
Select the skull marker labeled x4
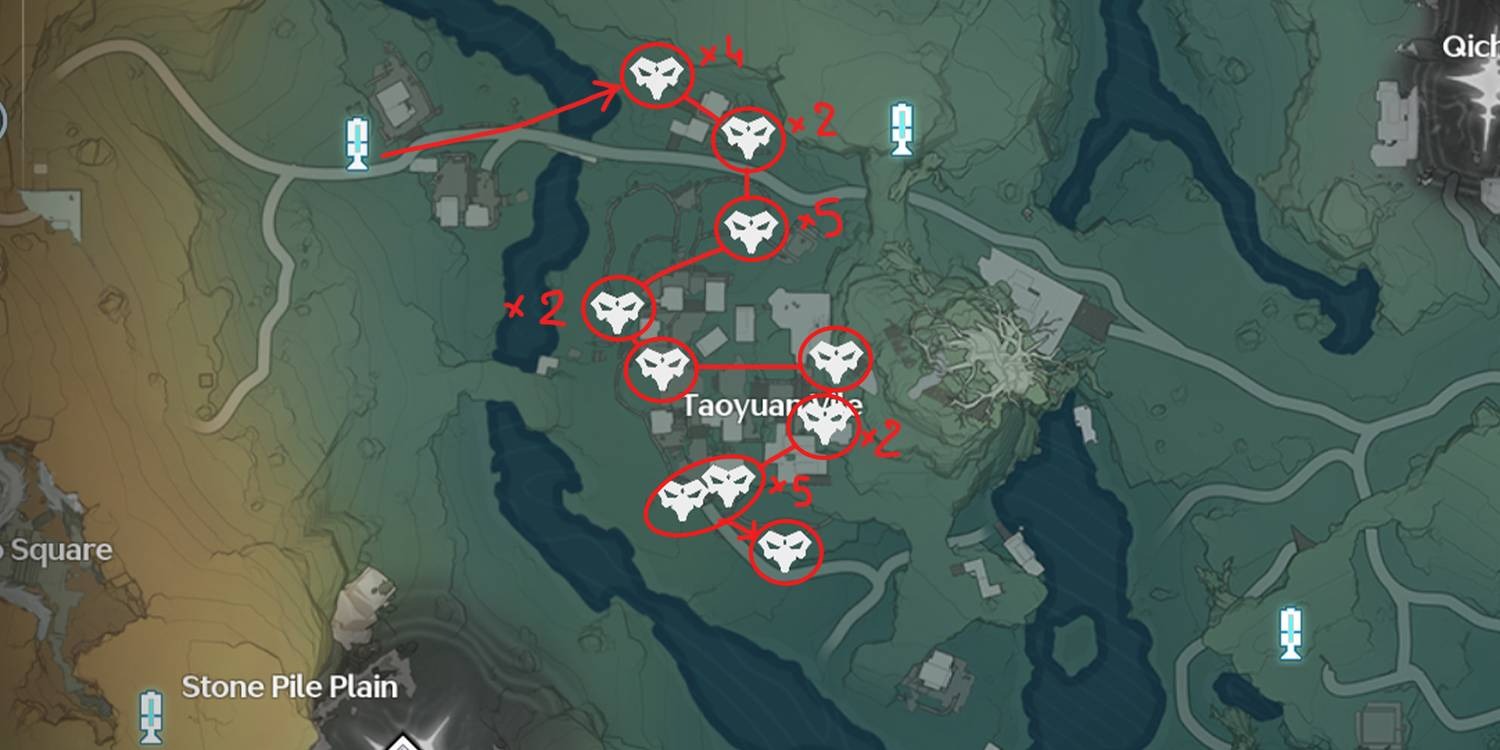(x=657, y=77)
